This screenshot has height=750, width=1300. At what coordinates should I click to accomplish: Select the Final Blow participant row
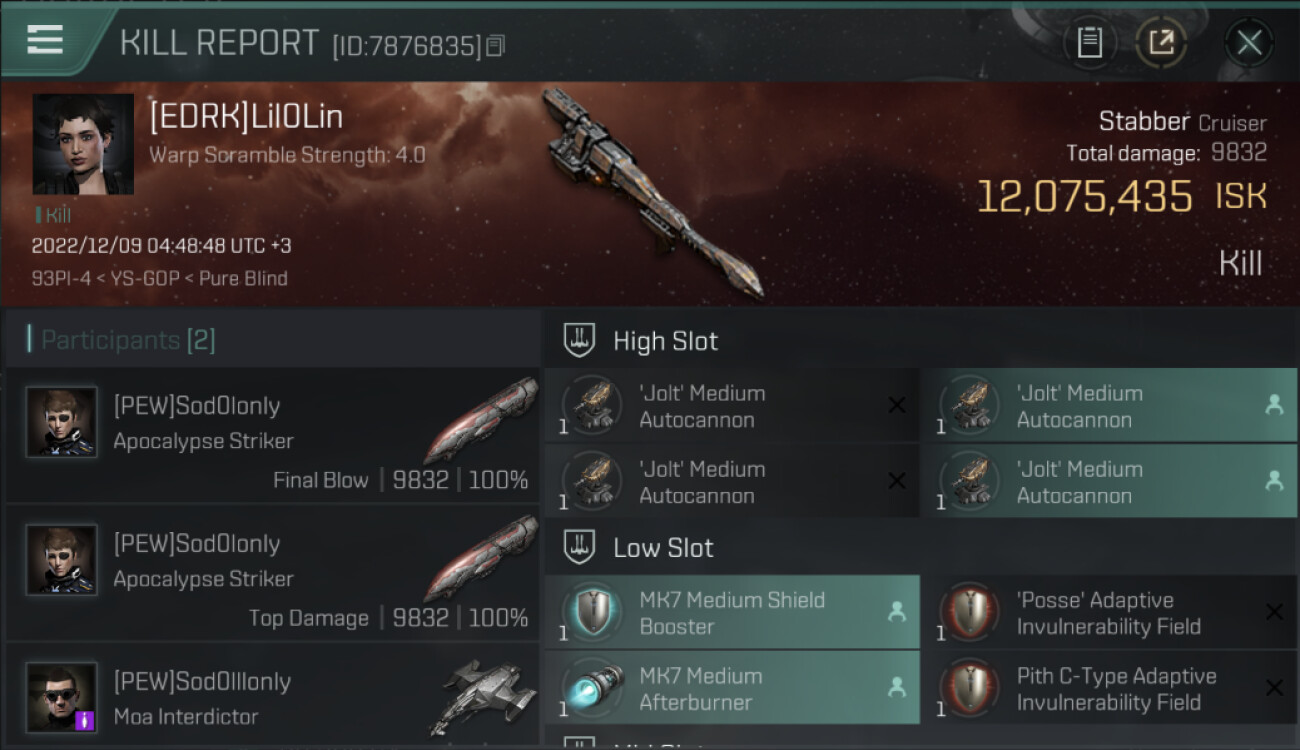(x=272, y=436)
